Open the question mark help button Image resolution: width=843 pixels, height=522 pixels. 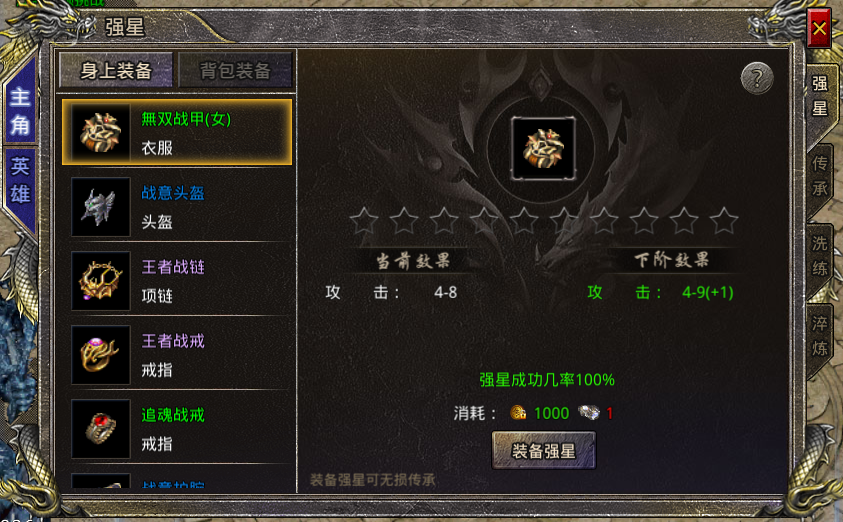758,78
